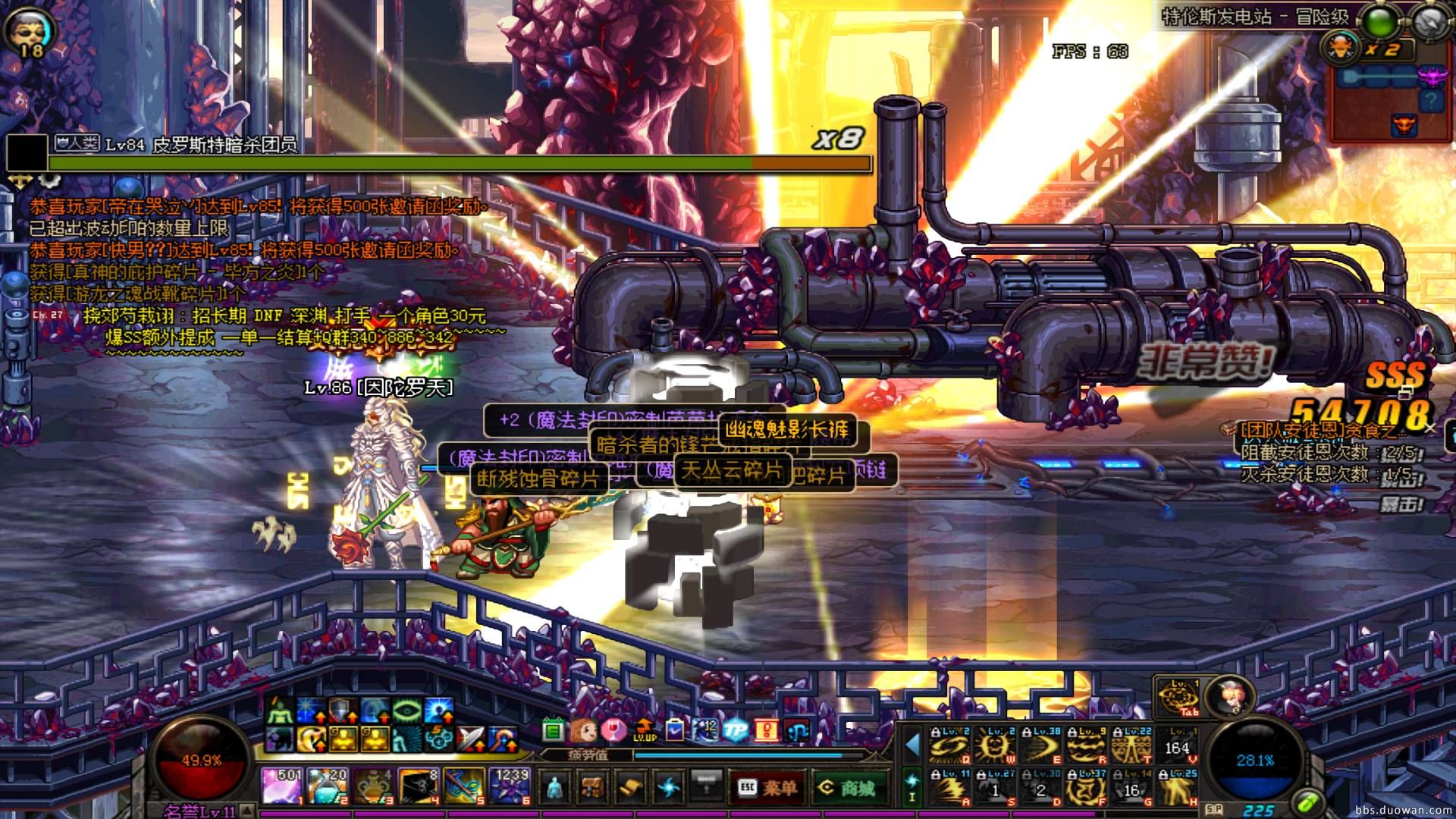The image size is (1456, 819).
Task: Open the TP skill icon
Action: coord(735,730)
